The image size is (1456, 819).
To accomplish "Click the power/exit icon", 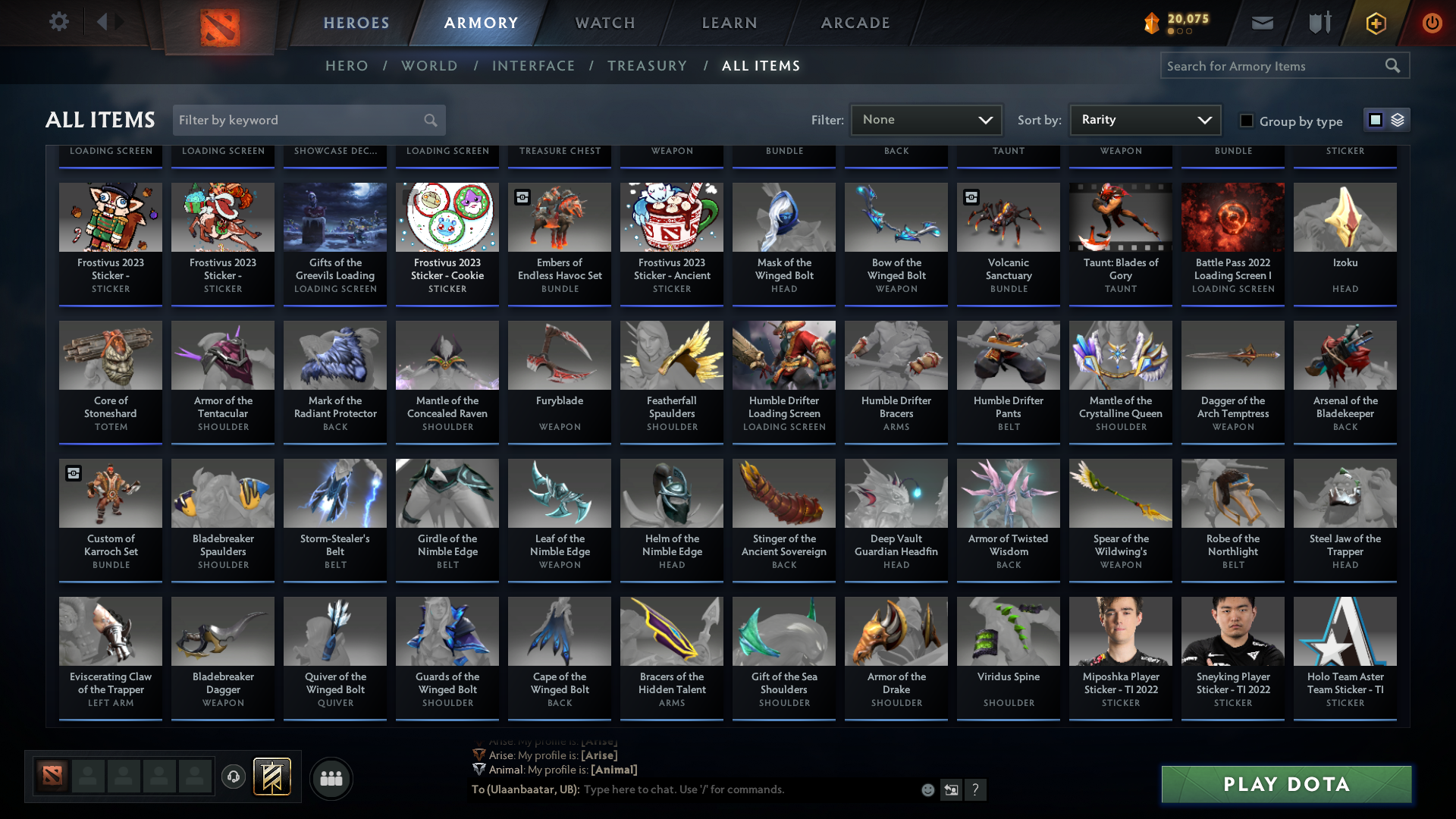I will (1432, 23).
